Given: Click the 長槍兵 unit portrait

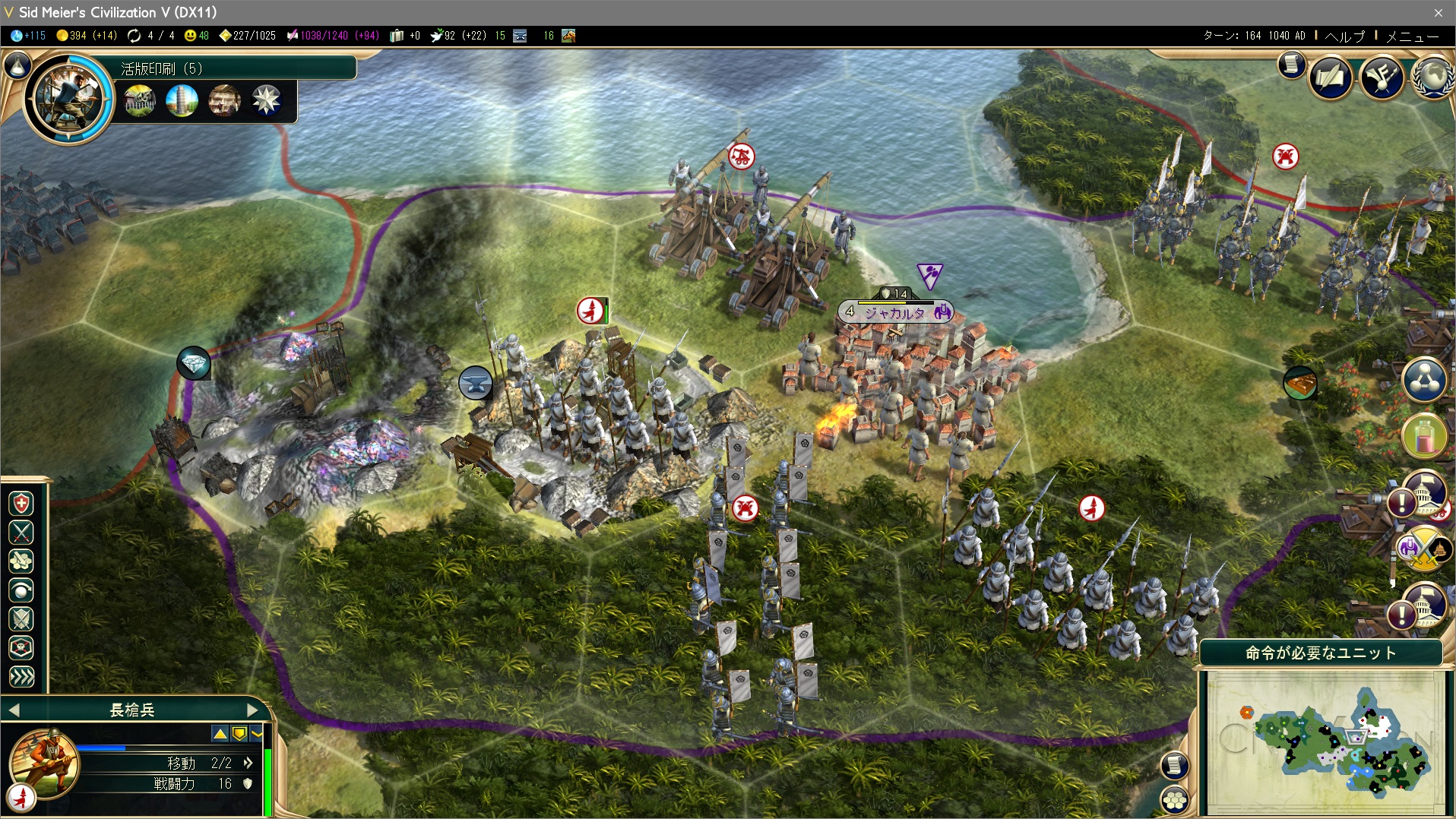Looking at the screenshot, I should [43, 764].
